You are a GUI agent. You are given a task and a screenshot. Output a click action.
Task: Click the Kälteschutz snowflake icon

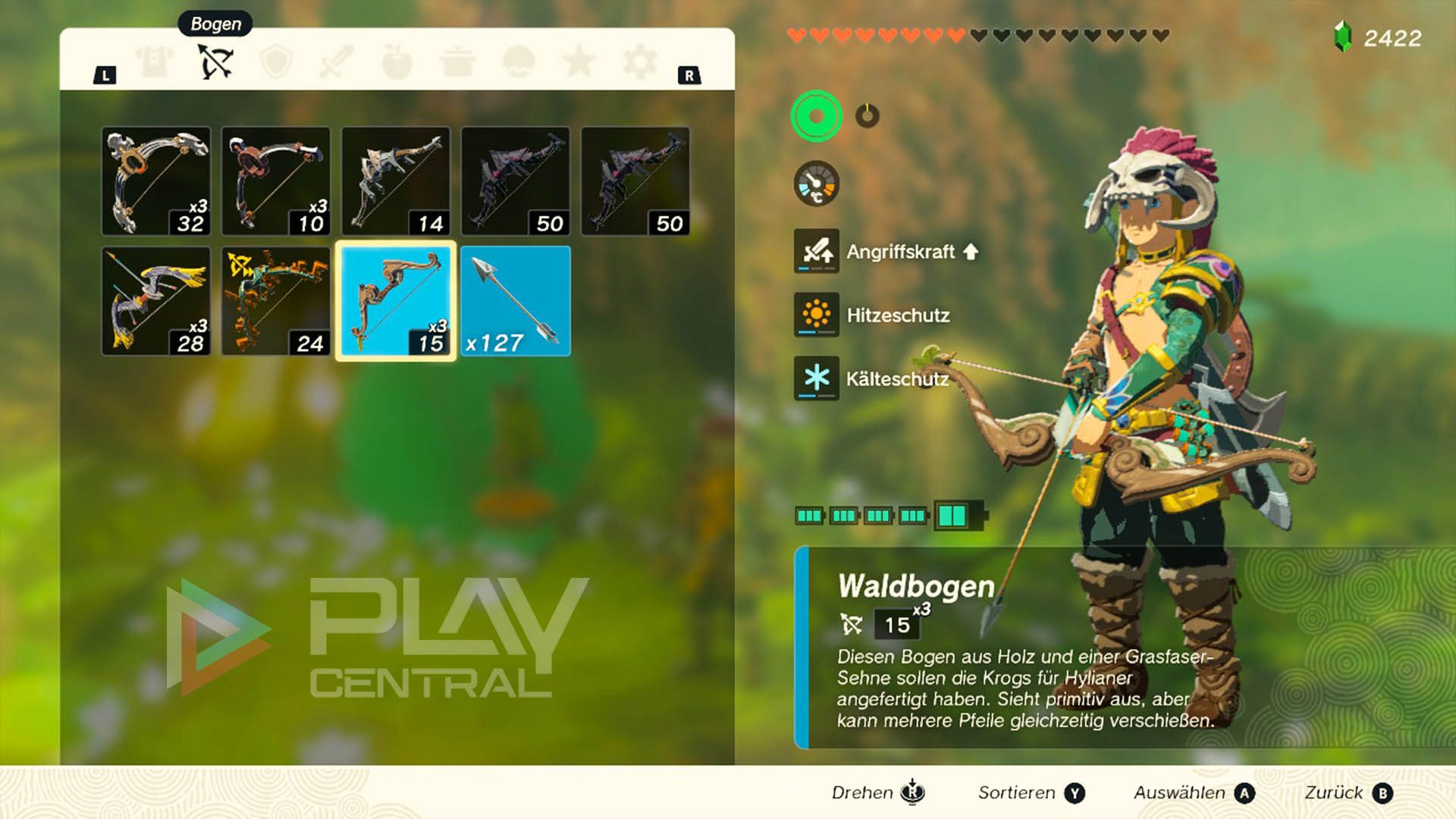click(x=816, y=378)
